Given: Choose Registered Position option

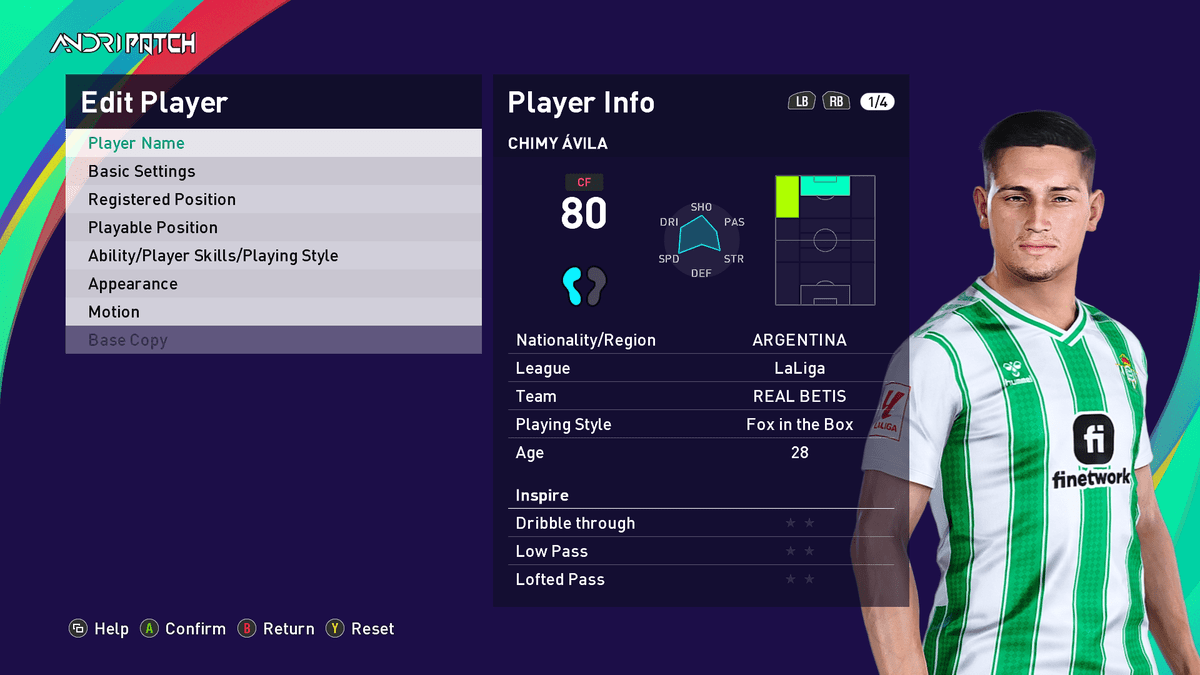Looking at the screenshot, I should tap(273, 199).
